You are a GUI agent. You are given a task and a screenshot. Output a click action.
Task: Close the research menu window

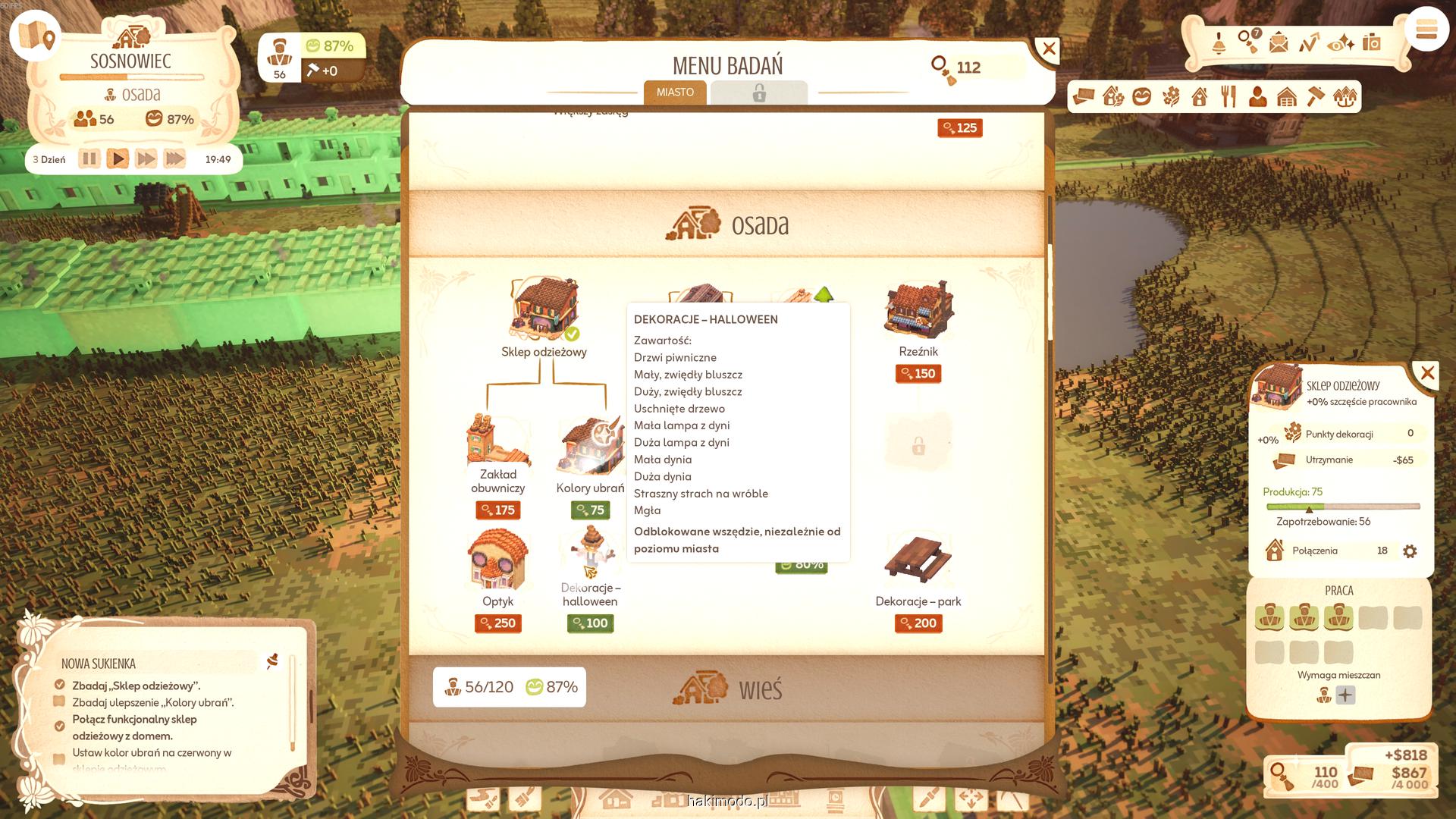click(1049, 50)
